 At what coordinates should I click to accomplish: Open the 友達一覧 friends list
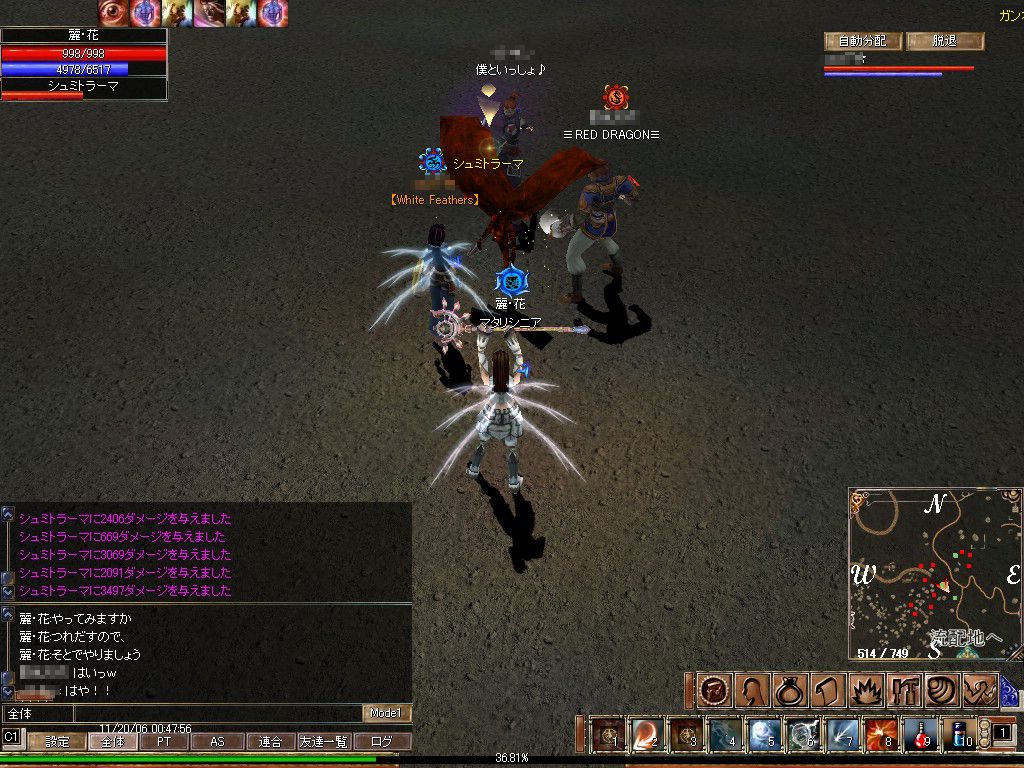tap(324, 742)
